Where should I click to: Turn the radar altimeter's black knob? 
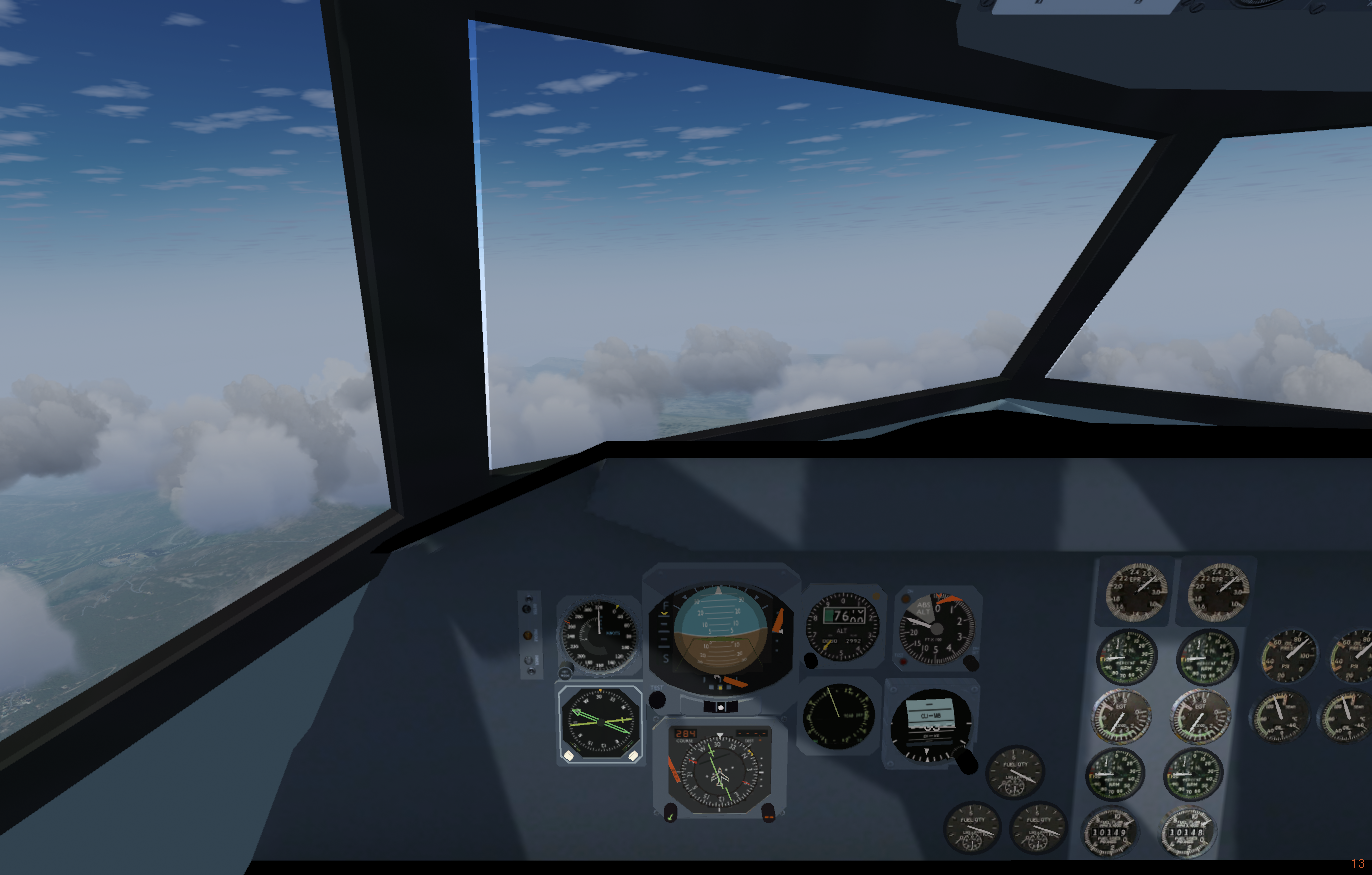970,662
